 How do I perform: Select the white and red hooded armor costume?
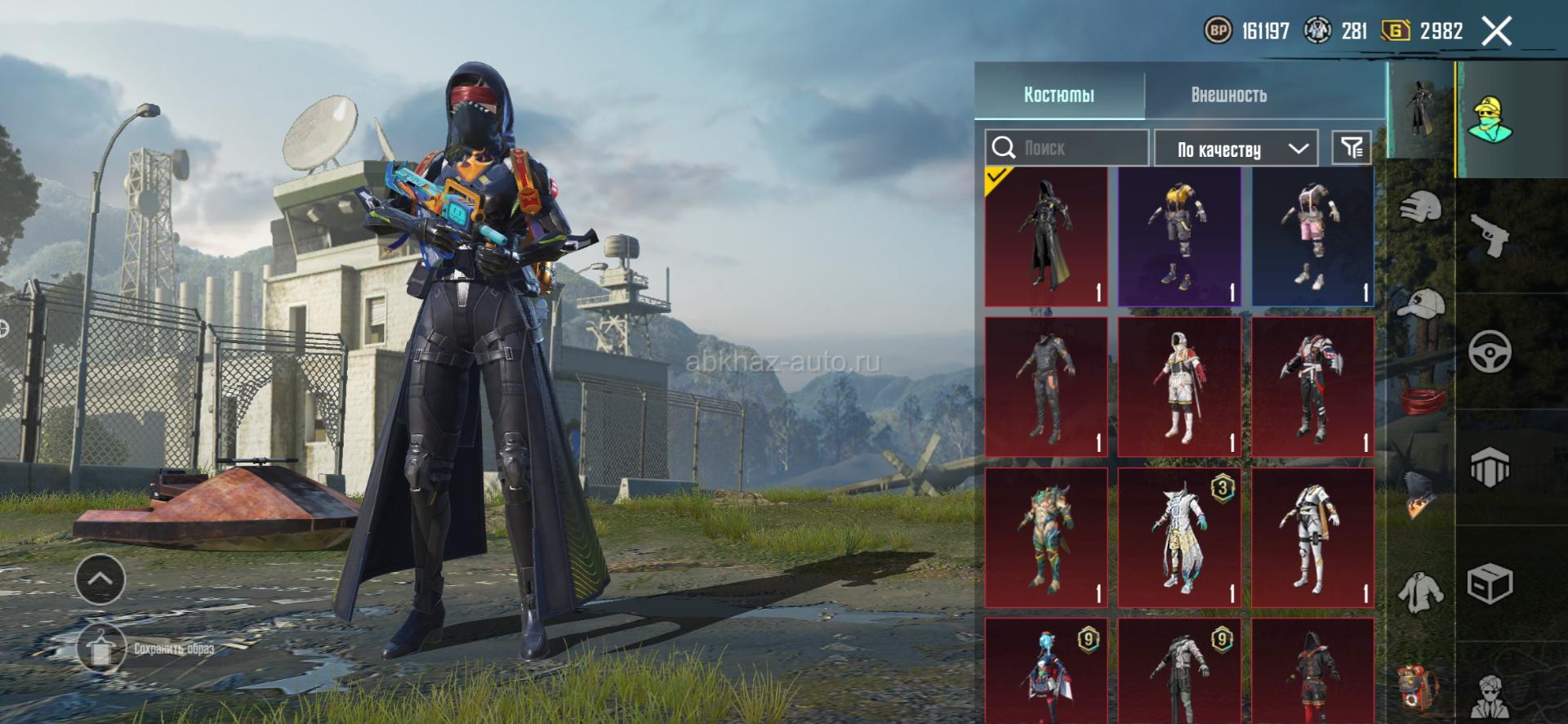(1179, 387)
